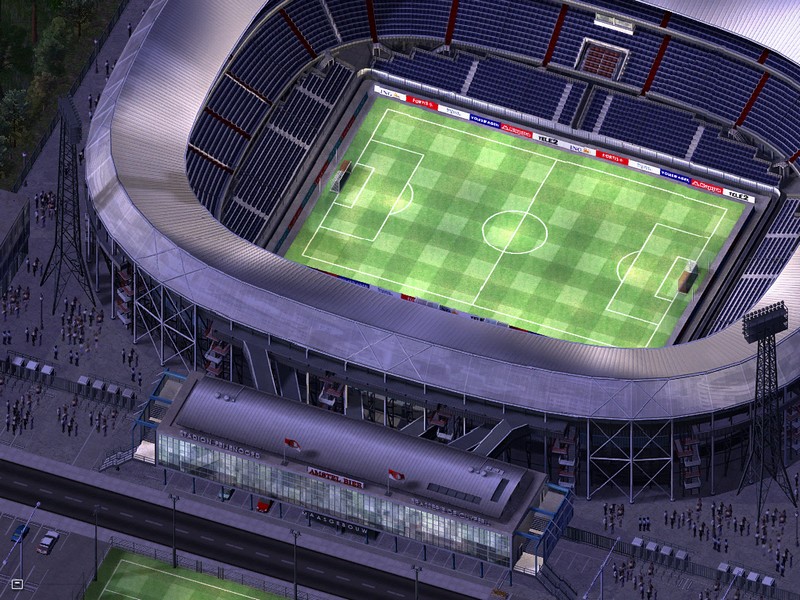
Task: Click the small interface toggle icon
Action: (x=17, y=583)
